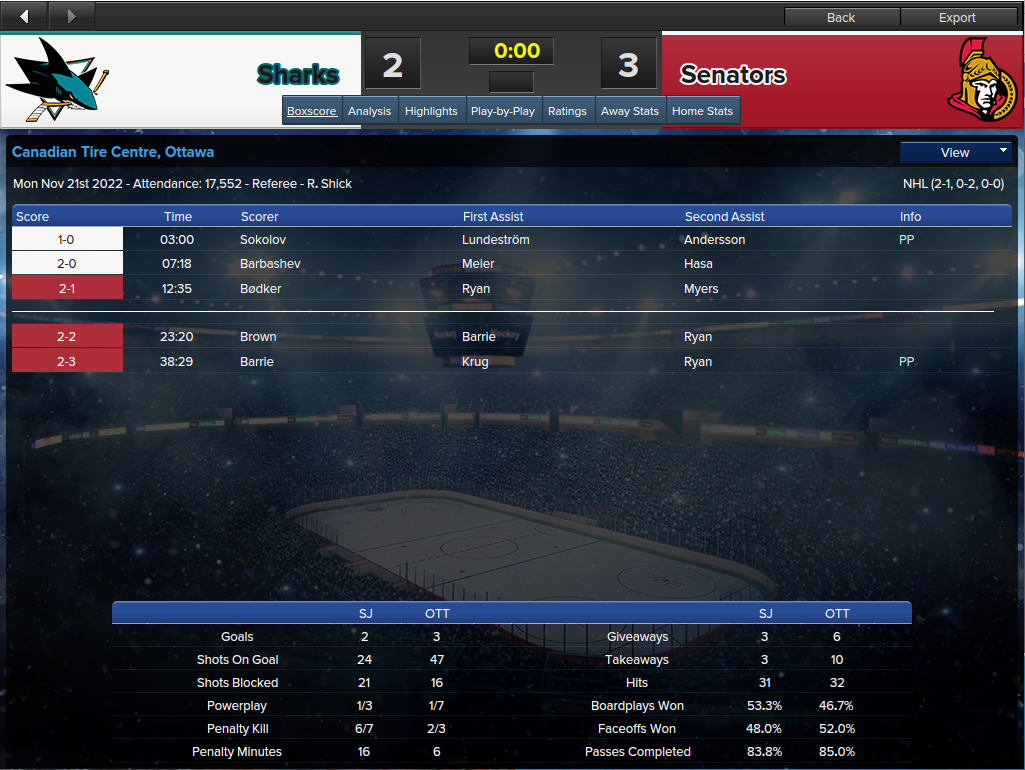The height and width of the screenshot is (770, 1025).
Task: View the Away Stats tab
Action: [x=630, y=111]
